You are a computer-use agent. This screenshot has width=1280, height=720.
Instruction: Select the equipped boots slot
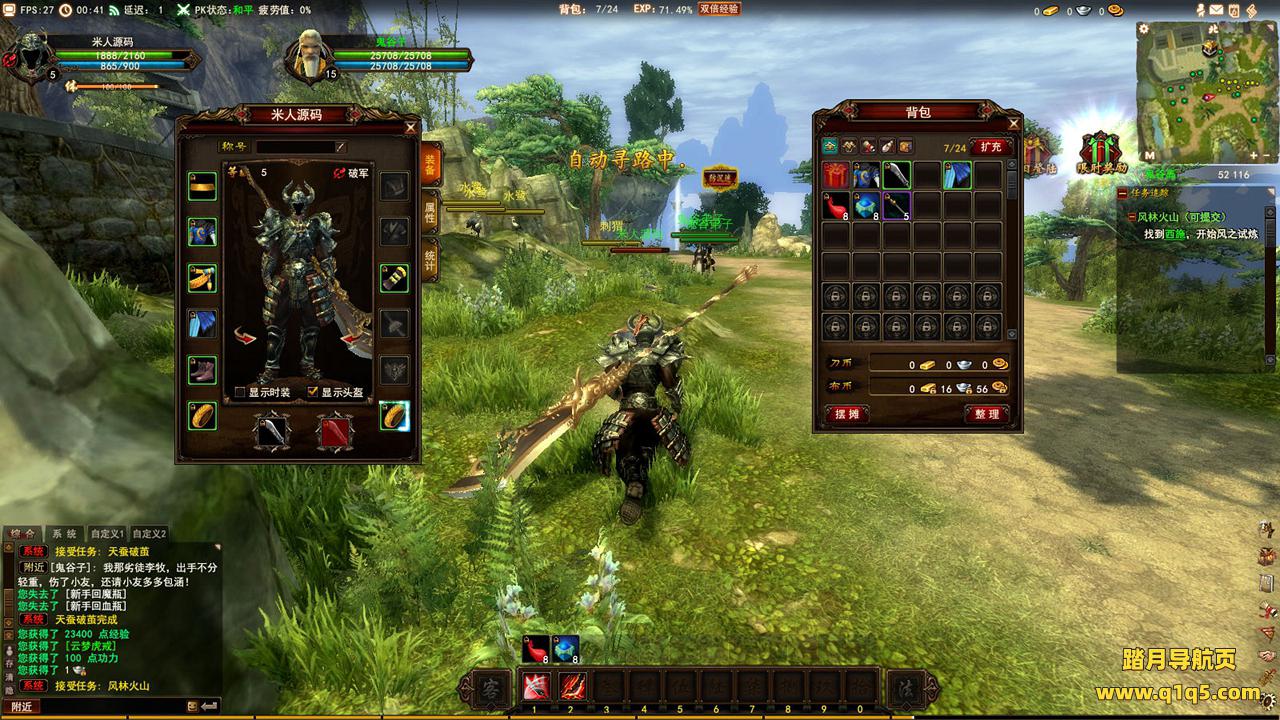pos(202,370)
